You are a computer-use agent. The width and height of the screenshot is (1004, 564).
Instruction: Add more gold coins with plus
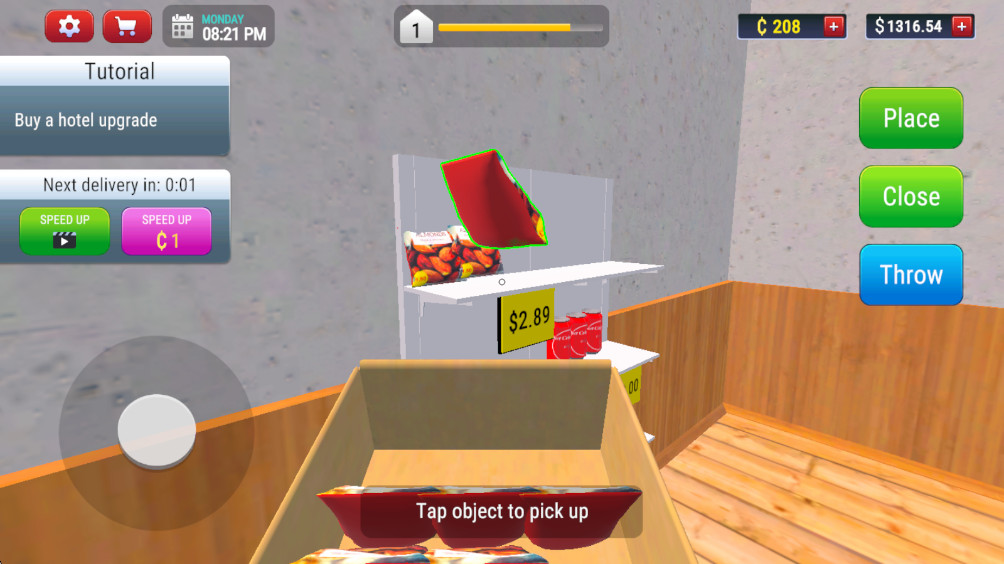tap(834, 26)
